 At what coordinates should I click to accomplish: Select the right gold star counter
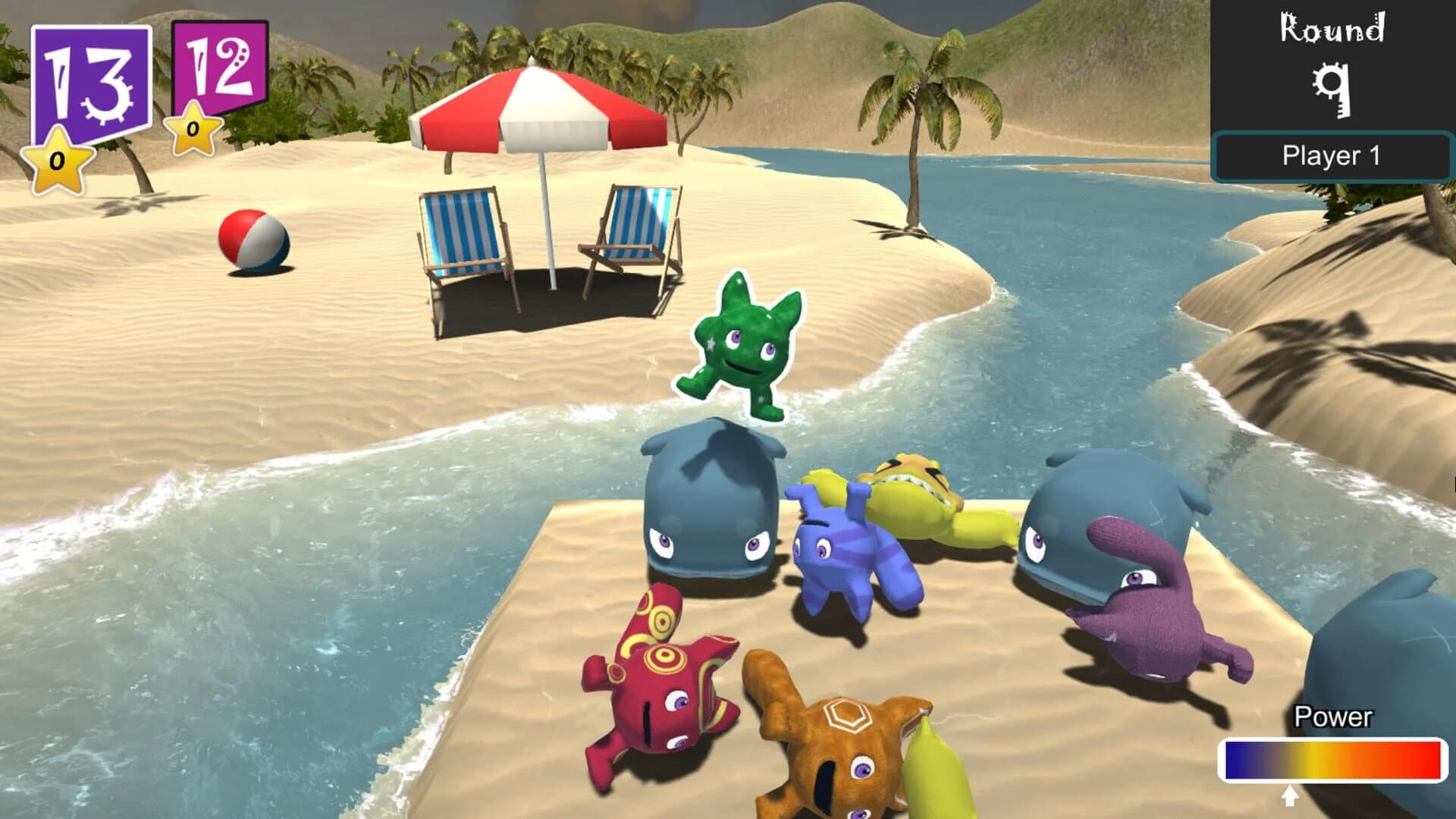coord(192,133)
